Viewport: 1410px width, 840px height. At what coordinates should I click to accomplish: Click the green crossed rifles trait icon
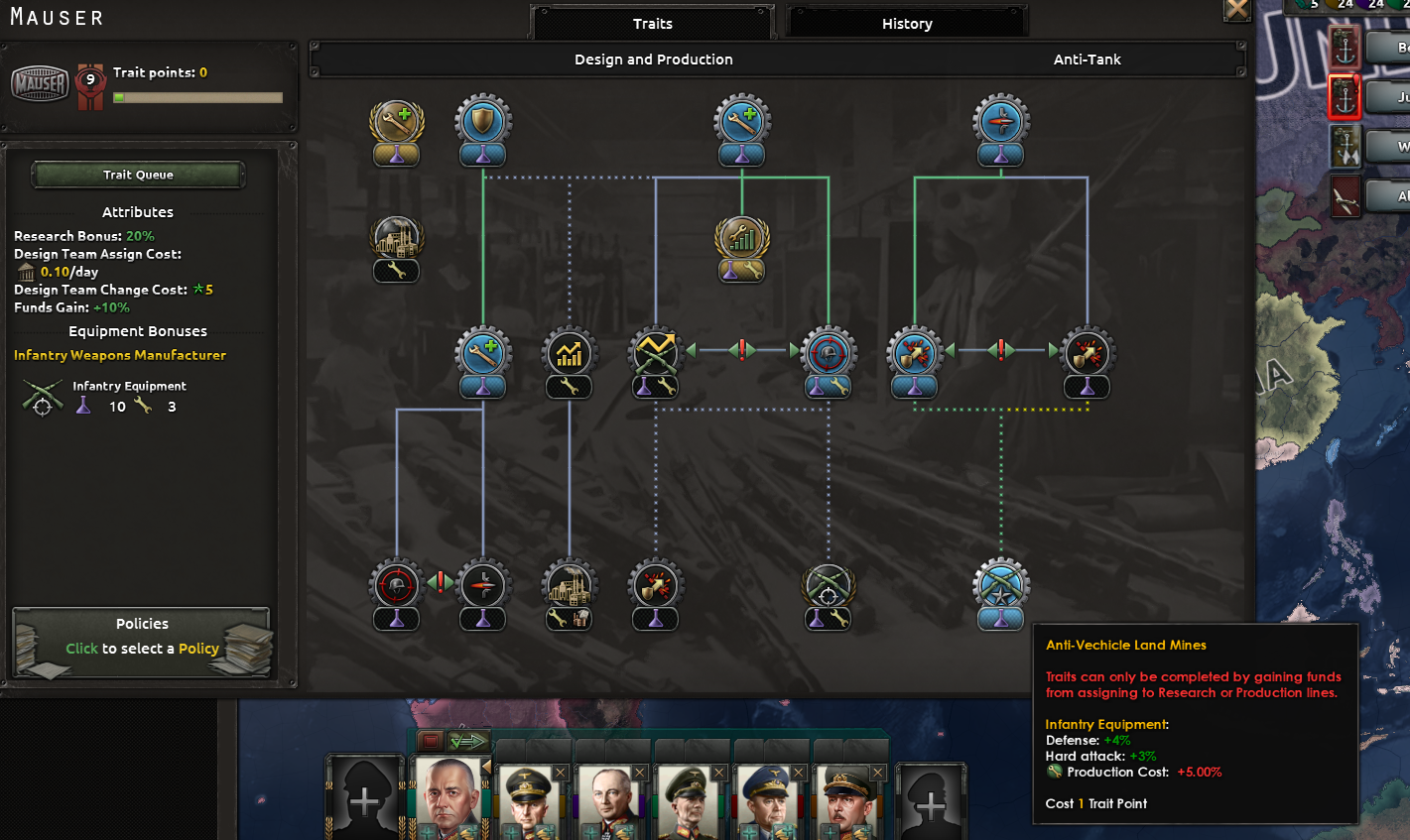click(829, 583)
